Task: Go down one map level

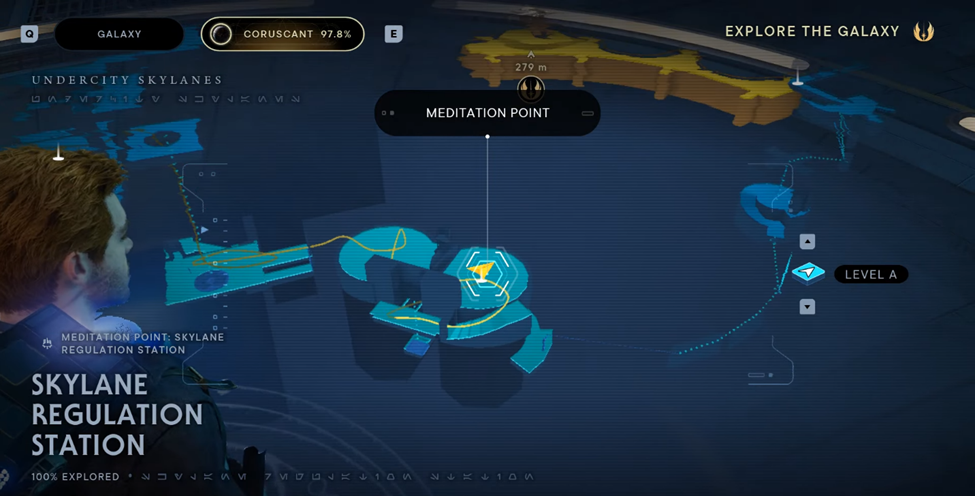Action: point(807,307)
